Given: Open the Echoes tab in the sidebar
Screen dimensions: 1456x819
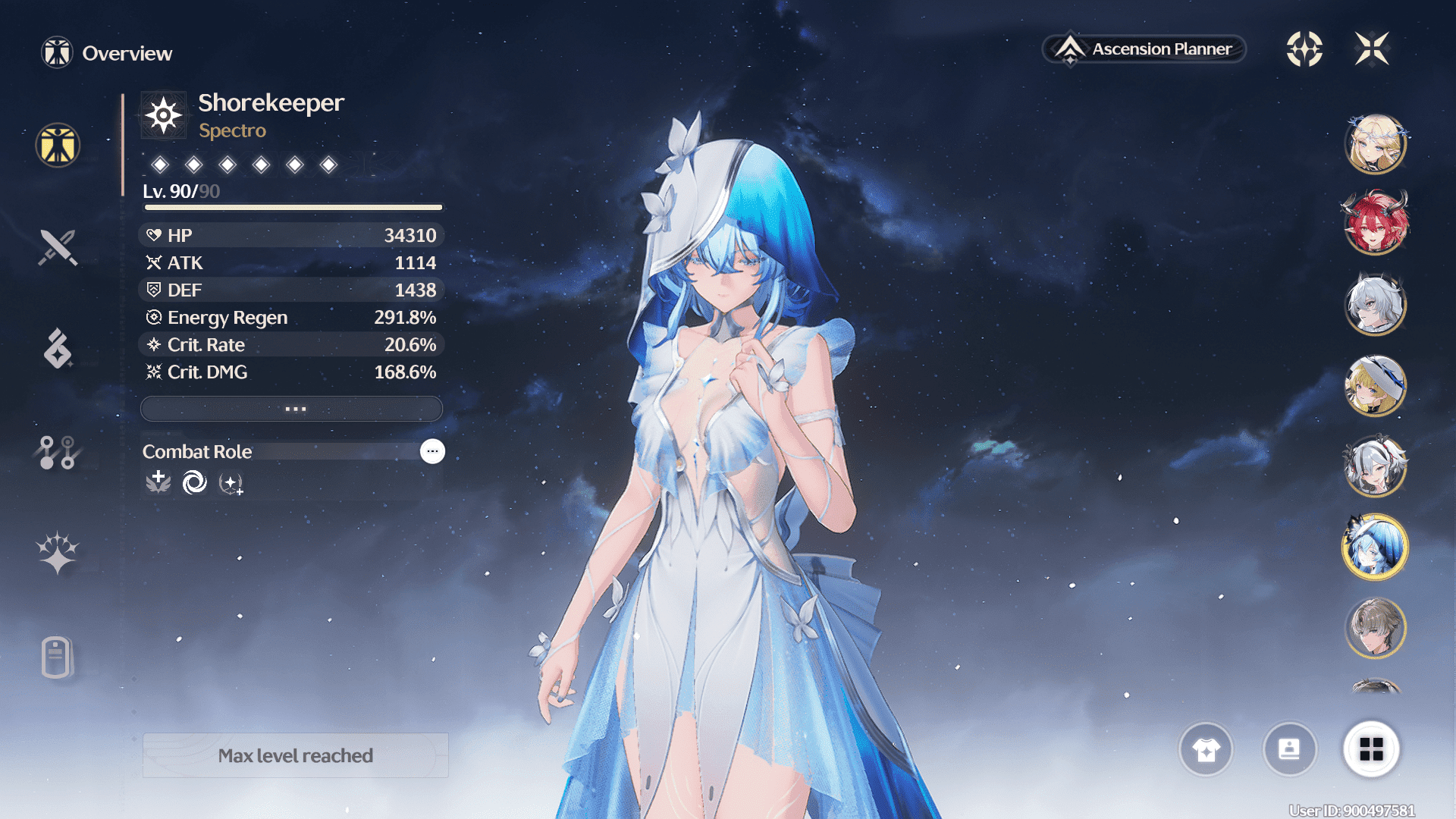Looking at the screenshot, I should click(x=58, y=349).
